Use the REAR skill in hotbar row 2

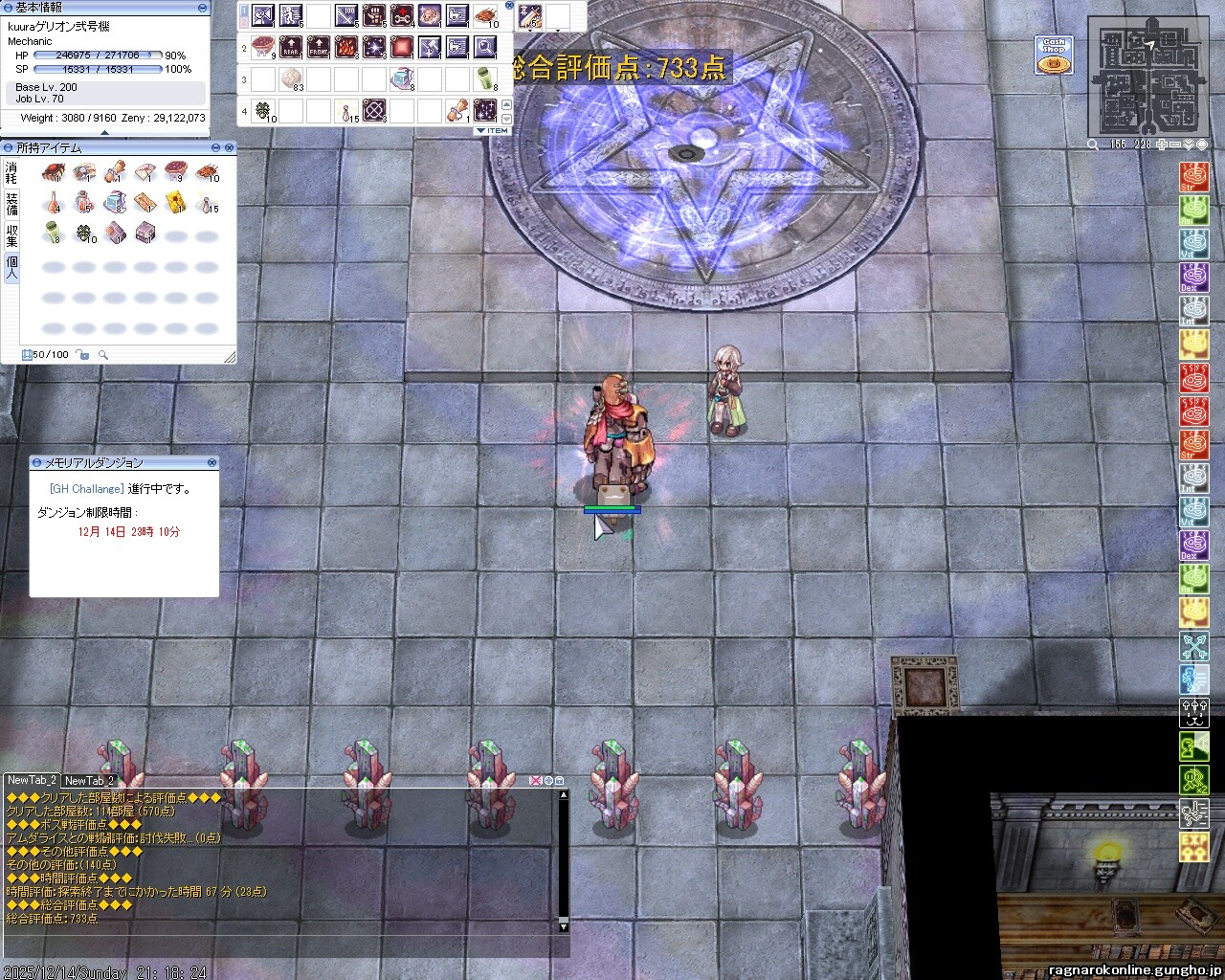click(291, 46)
